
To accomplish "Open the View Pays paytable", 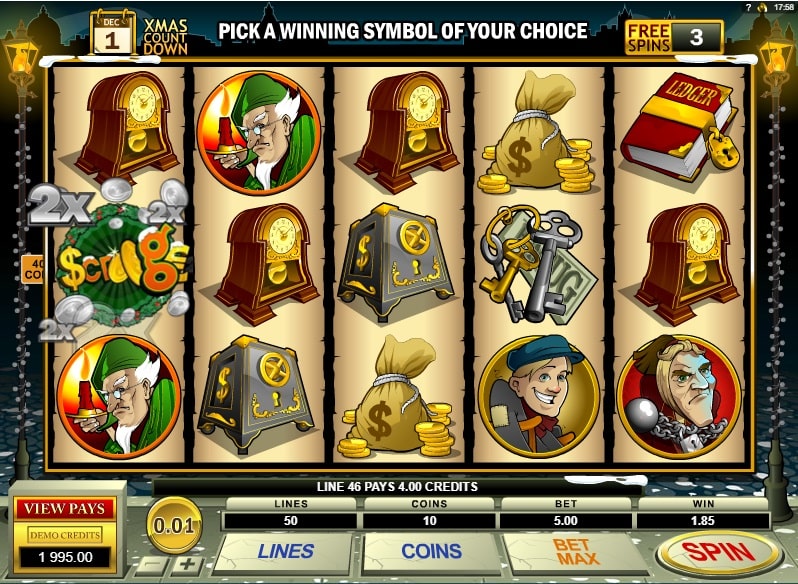I will pos(64,508).
